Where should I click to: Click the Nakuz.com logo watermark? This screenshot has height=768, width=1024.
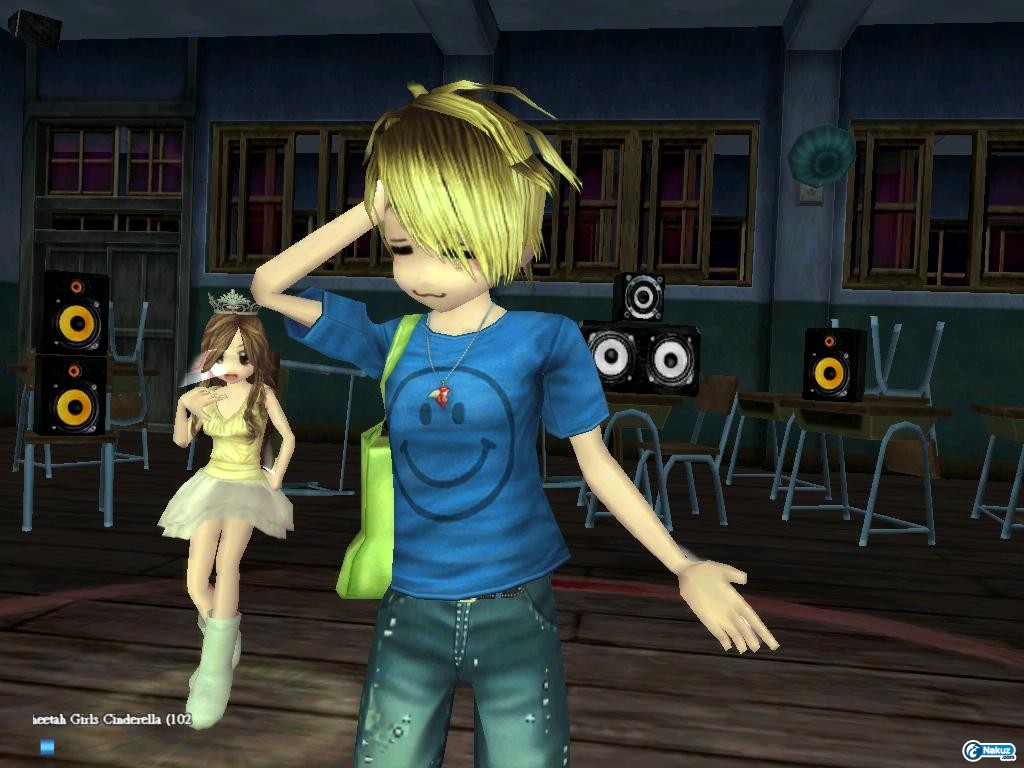988,750
